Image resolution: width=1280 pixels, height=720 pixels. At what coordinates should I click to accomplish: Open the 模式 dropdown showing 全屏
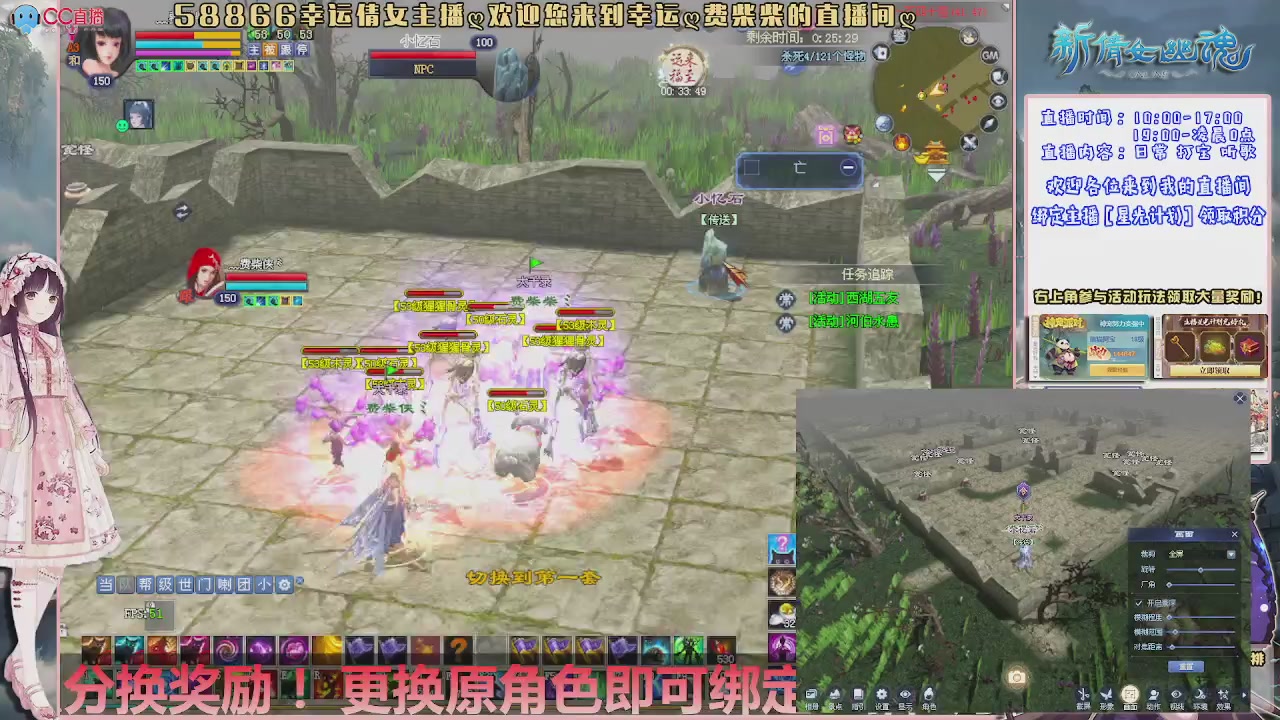(1230, 555)
